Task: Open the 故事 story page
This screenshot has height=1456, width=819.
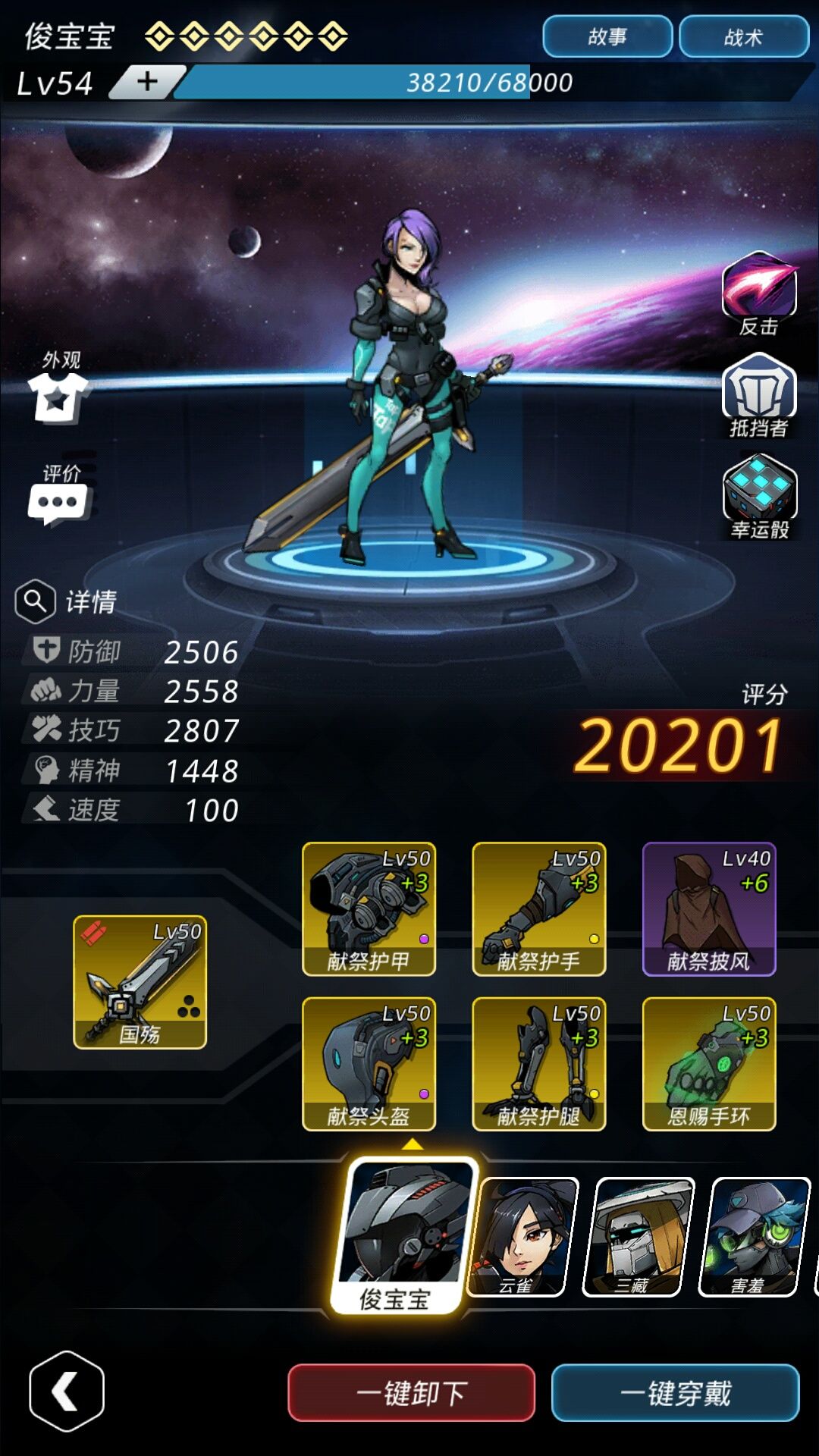Action: click(x=607, y=36)
